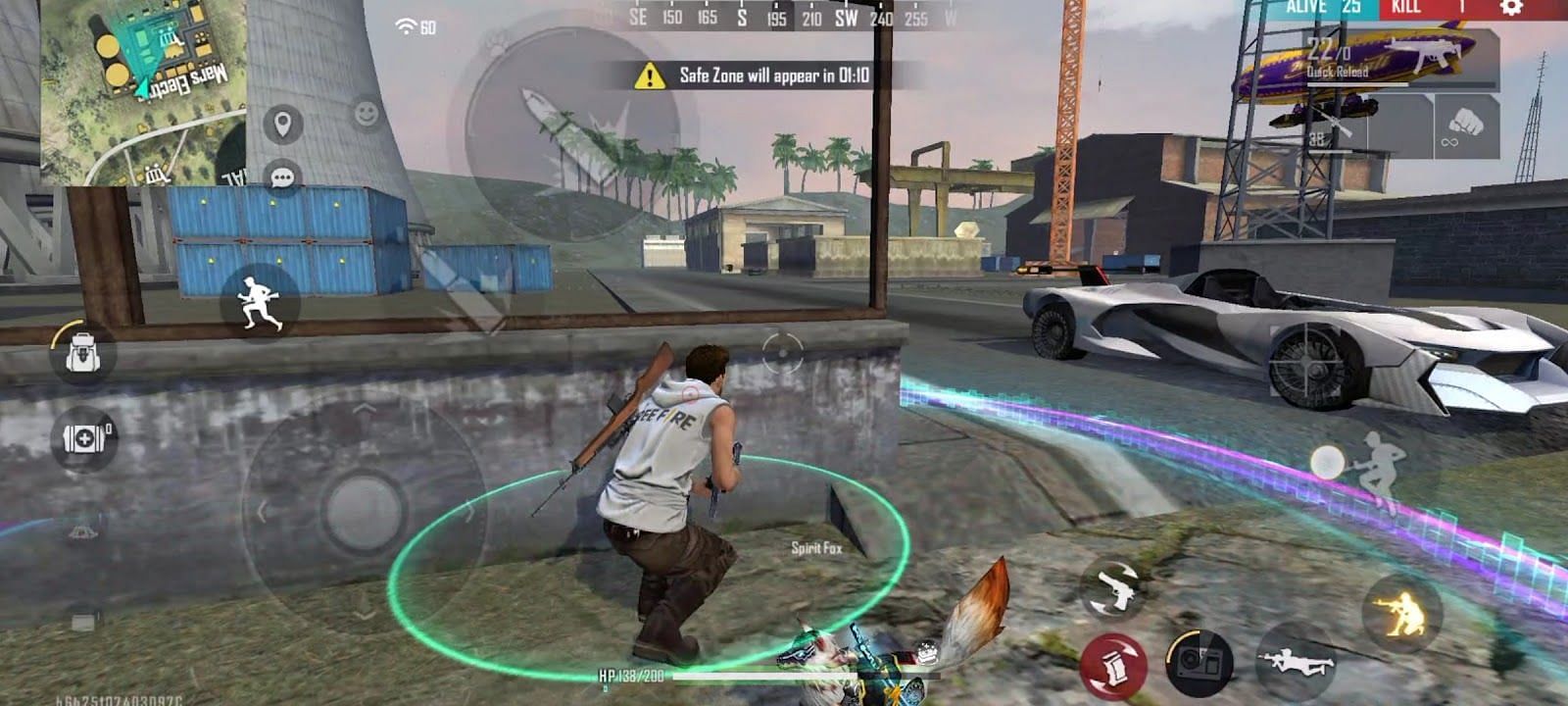This screenshot has height=706, width=1568.
Task: Toggle the sprint running-man button
Action: click(x=260, y=302)
